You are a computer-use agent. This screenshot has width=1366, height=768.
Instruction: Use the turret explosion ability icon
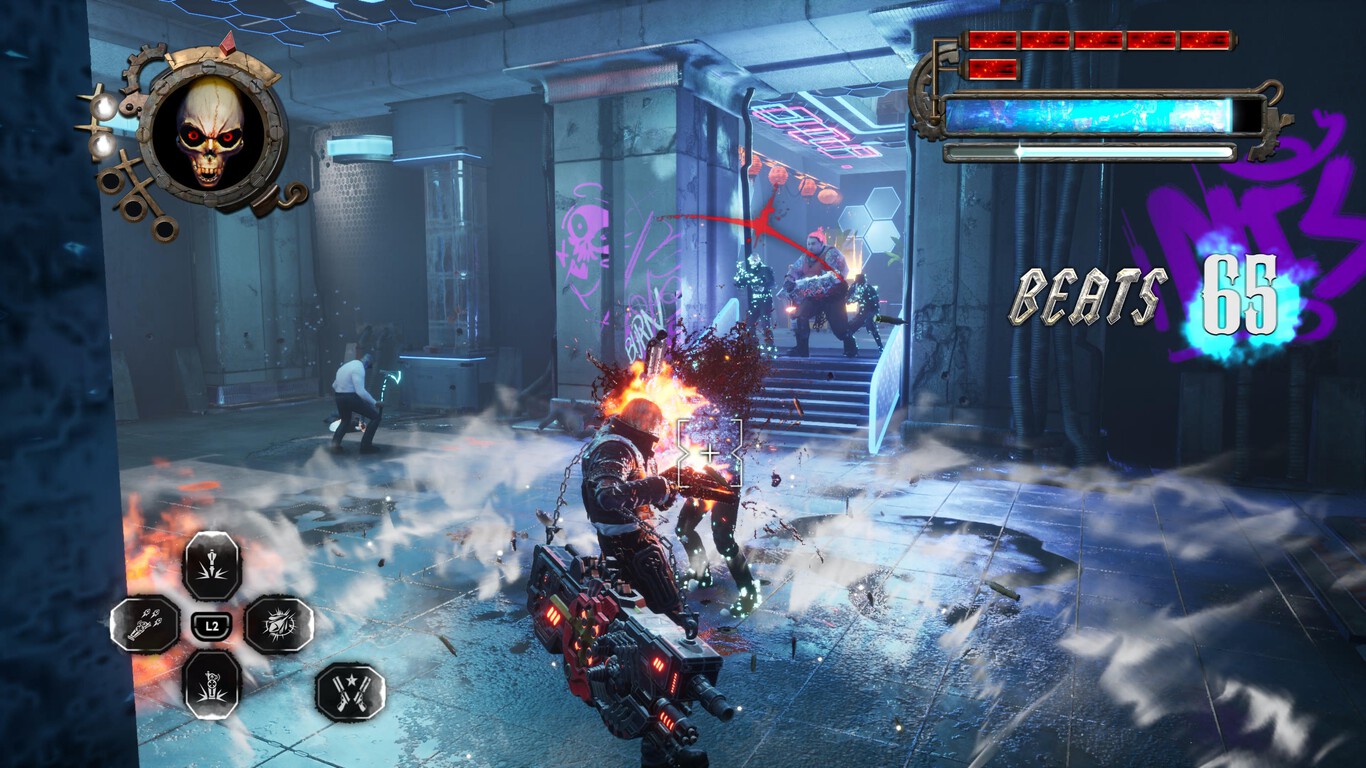(212, 684)
